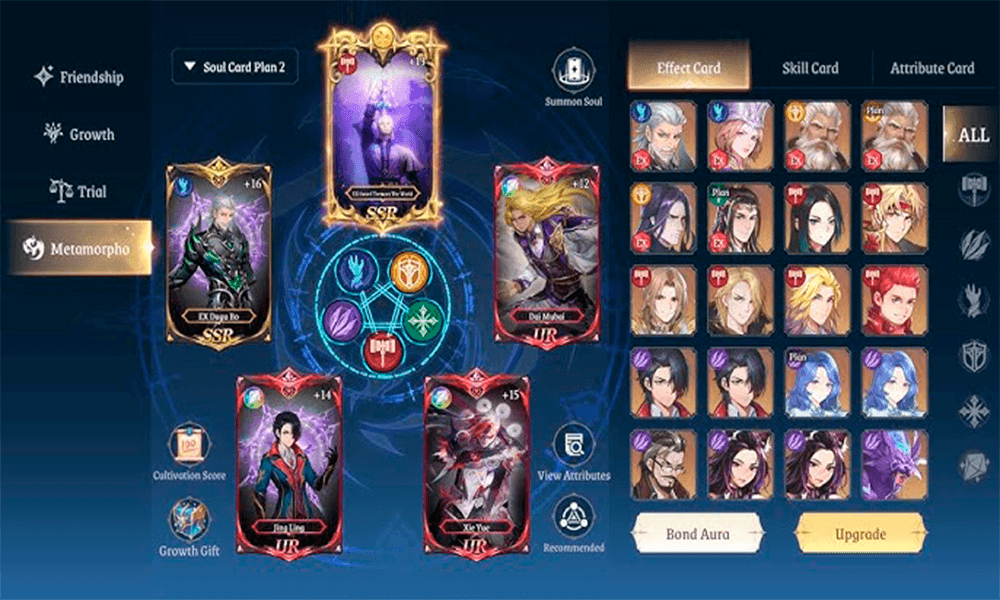Open the Growth menu
The width and height of the screenshot is (1000, 600).
pos(78,134)
